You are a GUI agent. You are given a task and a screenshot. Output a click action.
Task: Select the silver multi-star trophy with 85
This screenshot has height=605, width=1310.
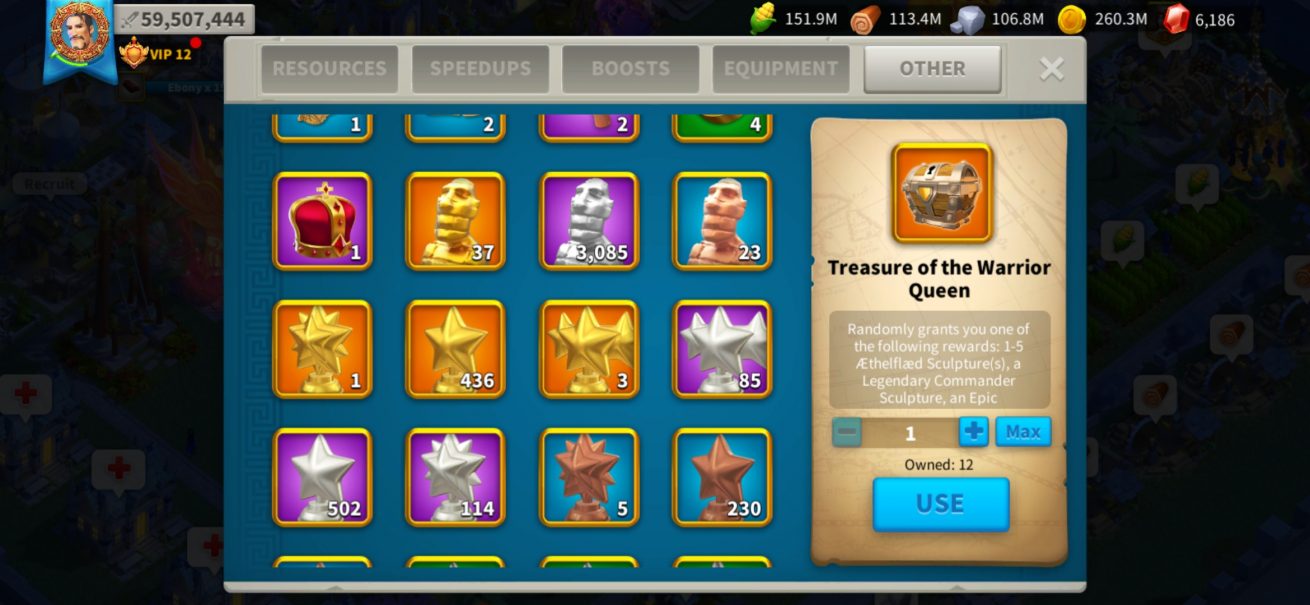[x=722, y=349]
